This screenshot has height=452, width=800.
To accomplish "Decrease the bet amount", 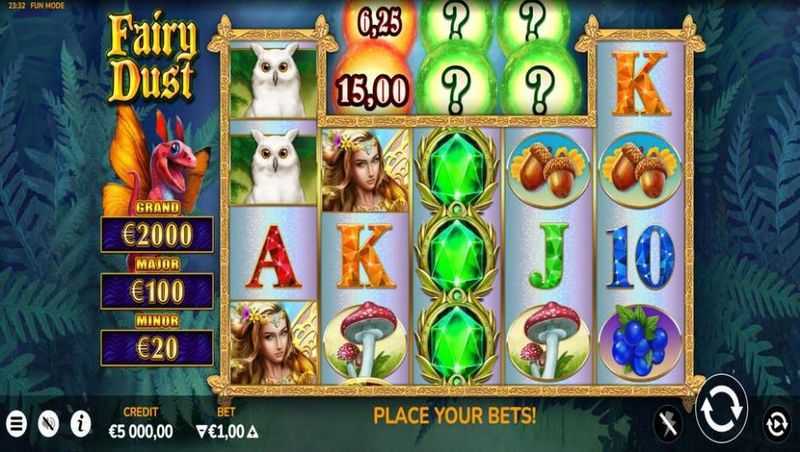I will (x=199, y=431).
